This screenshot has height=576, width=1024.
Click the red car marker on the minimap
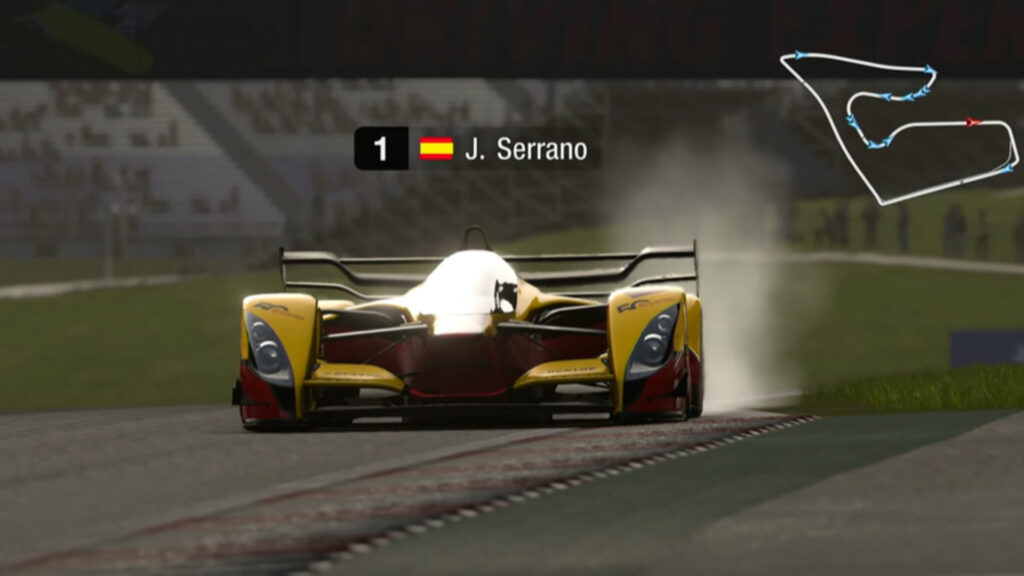pyautogui.click(x=972, y=122)
